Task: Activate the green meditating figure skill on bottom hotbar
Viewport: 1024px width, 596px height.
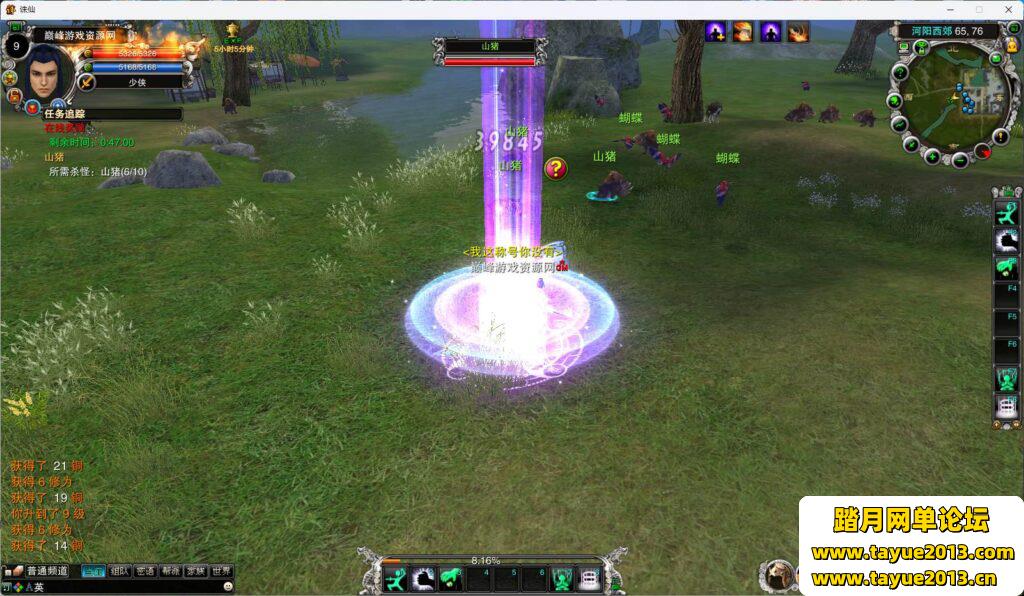Action: (x=563, y=579)
